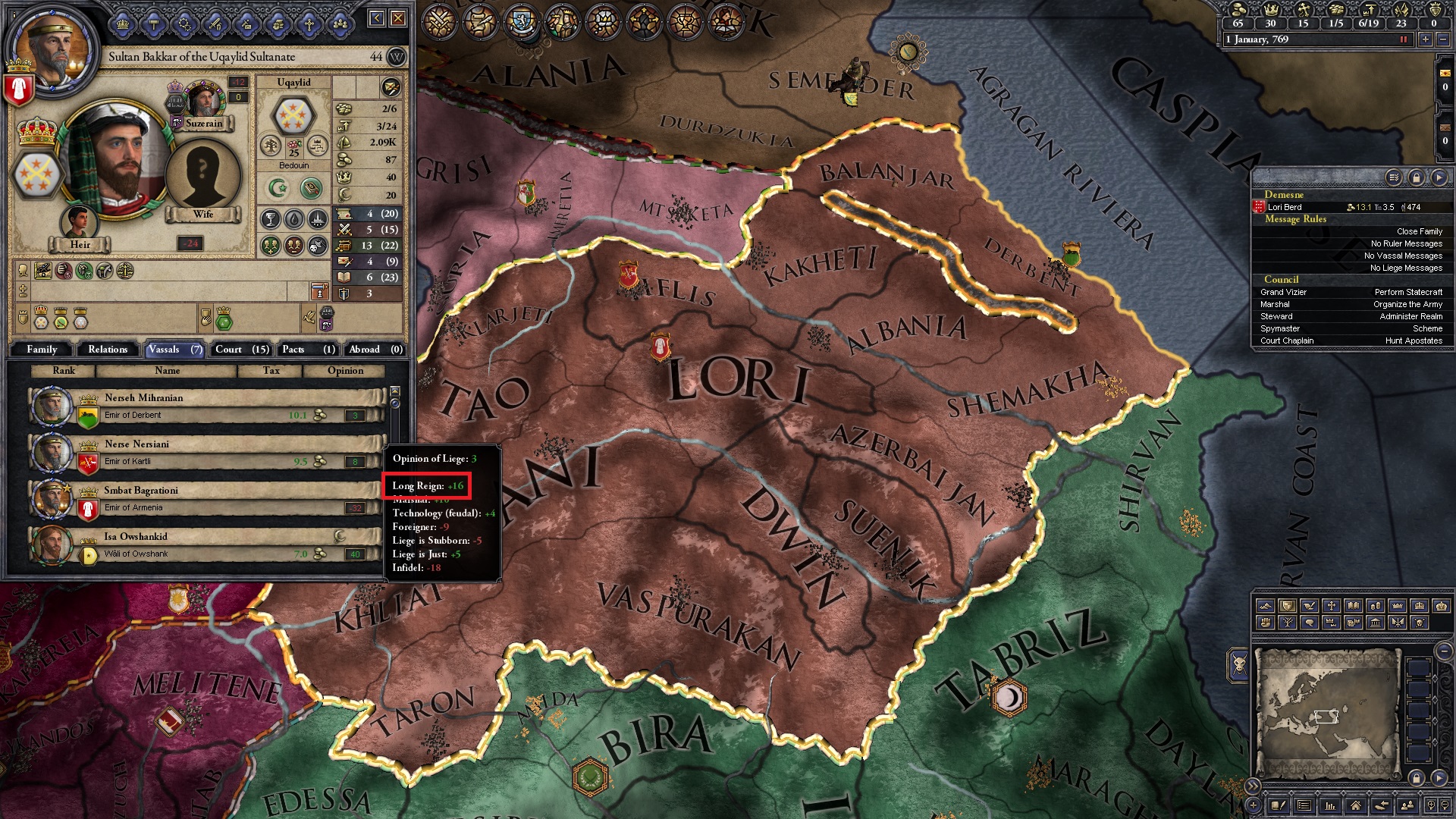The width and height of the screenshot is (1456, 819).
Task: Open the diplomacy scroll map mode
Action: click(x=1308, y=606)
